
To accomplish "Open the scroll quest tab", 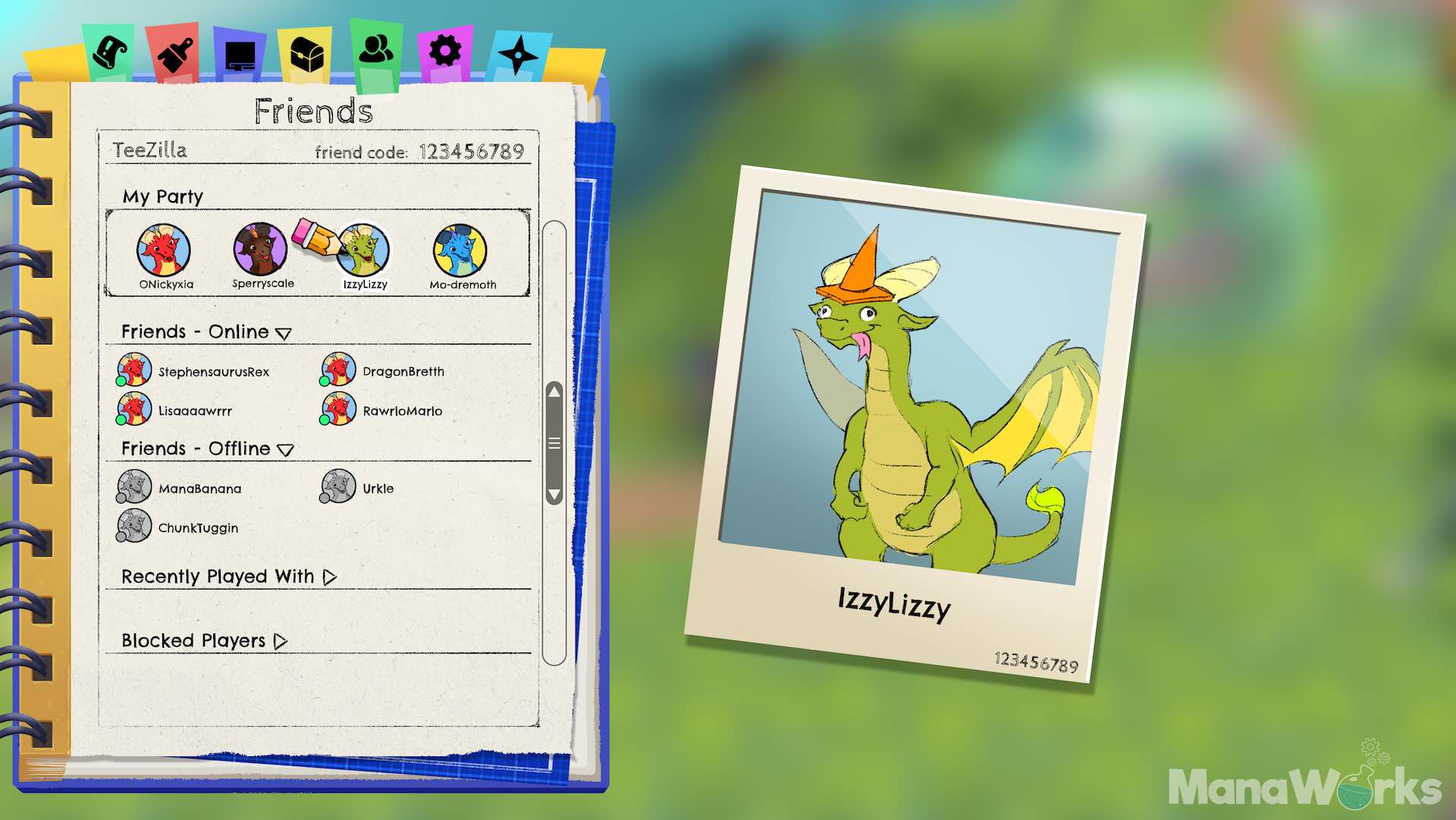I will point(111,52).
